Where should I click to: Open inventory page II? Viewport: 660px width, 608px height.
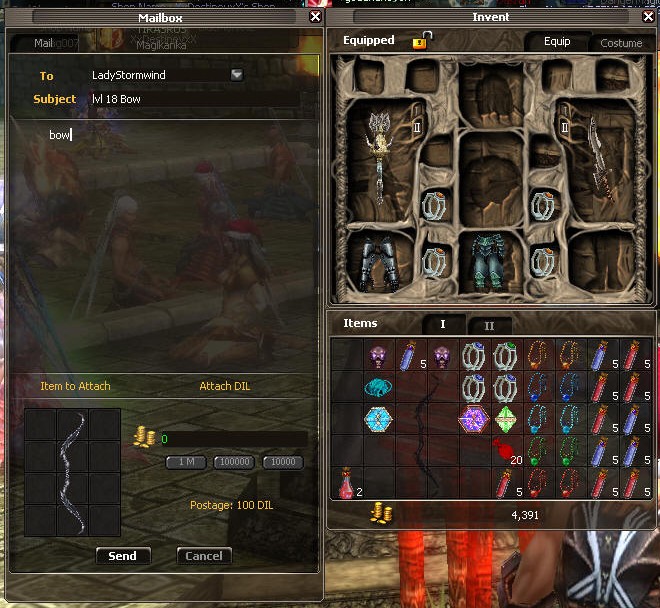point(489,325)
